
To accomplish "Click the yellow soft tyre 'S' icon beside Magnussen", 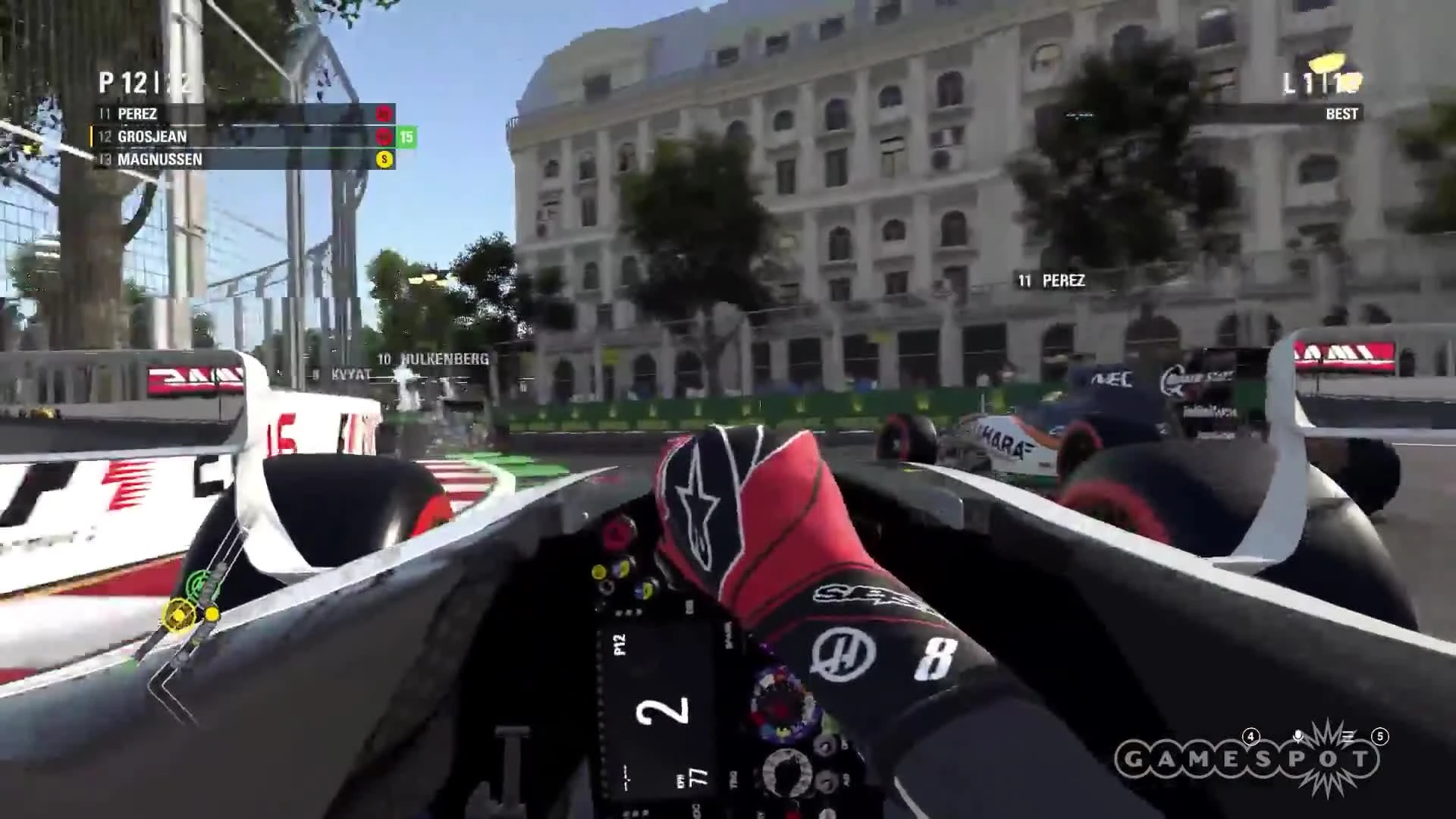I will [385, 160].
